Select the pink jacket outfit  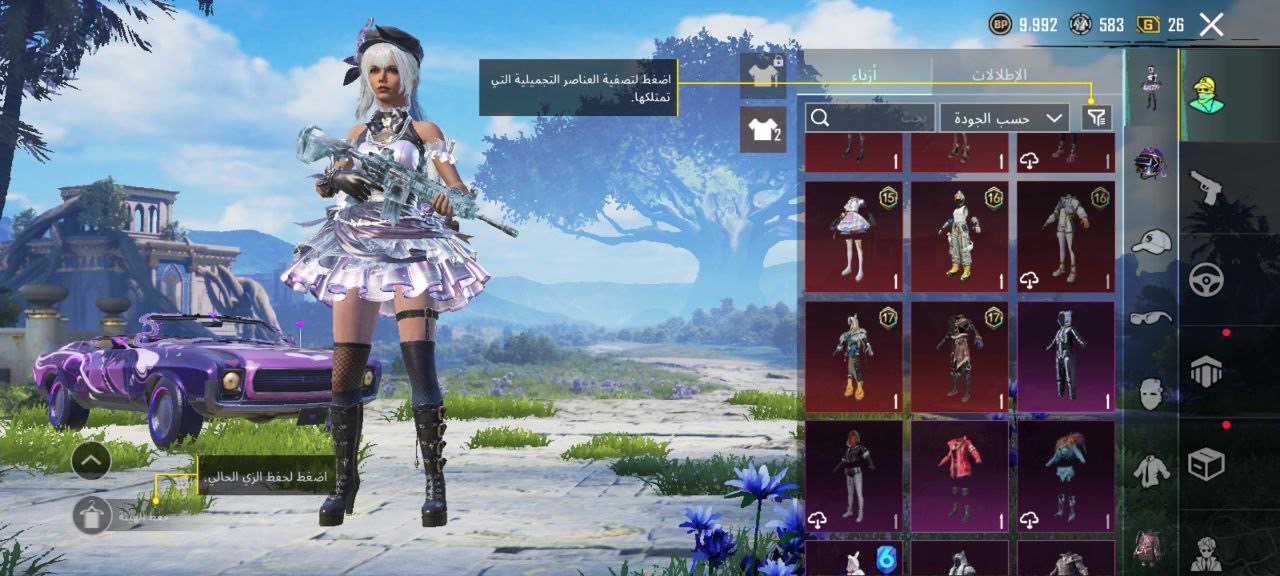tap(959, 475)
